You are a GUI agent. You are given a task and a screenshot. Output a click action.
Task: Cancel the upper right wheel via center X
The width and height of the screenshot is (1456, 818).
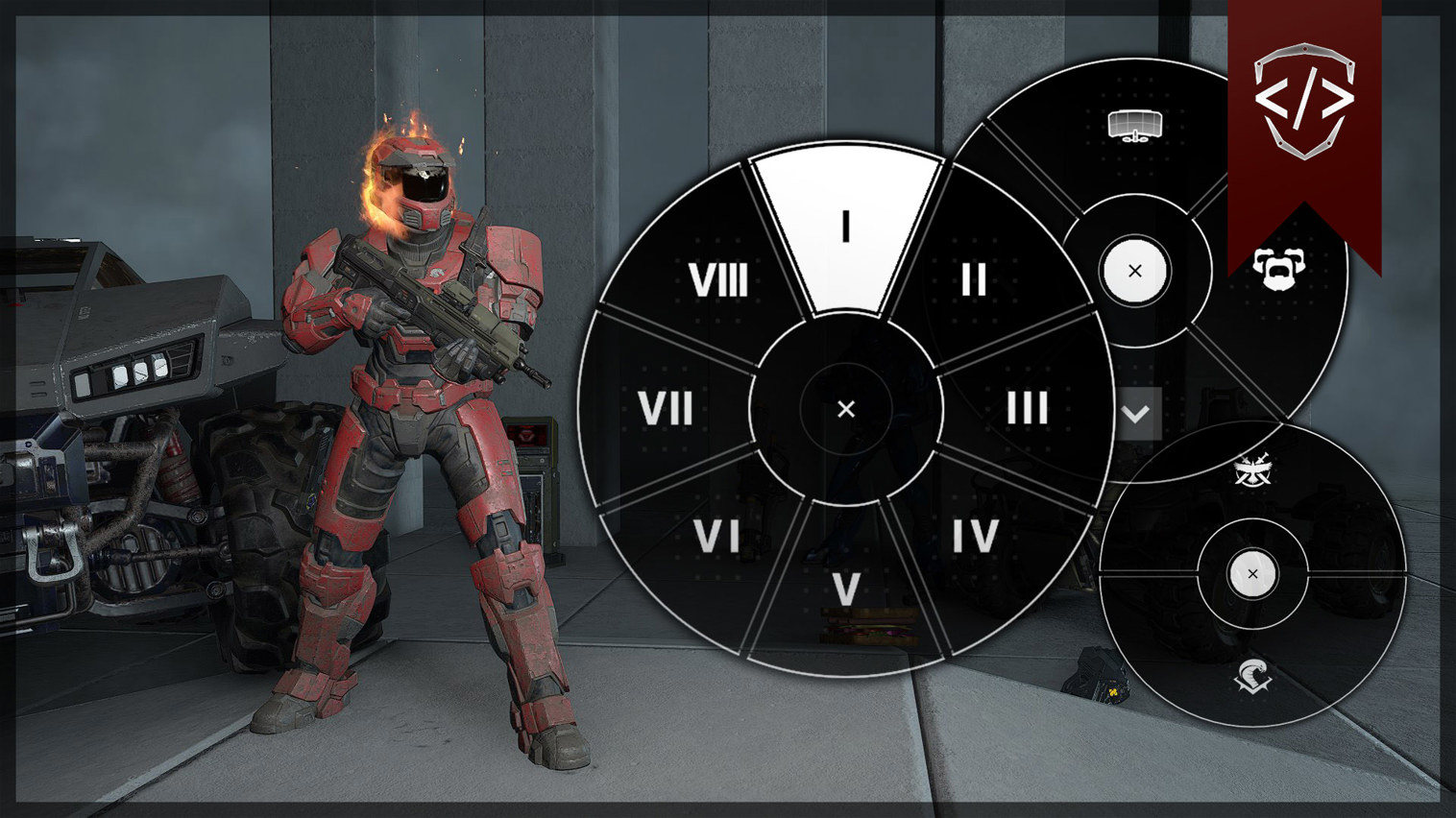pos(1133,271)
